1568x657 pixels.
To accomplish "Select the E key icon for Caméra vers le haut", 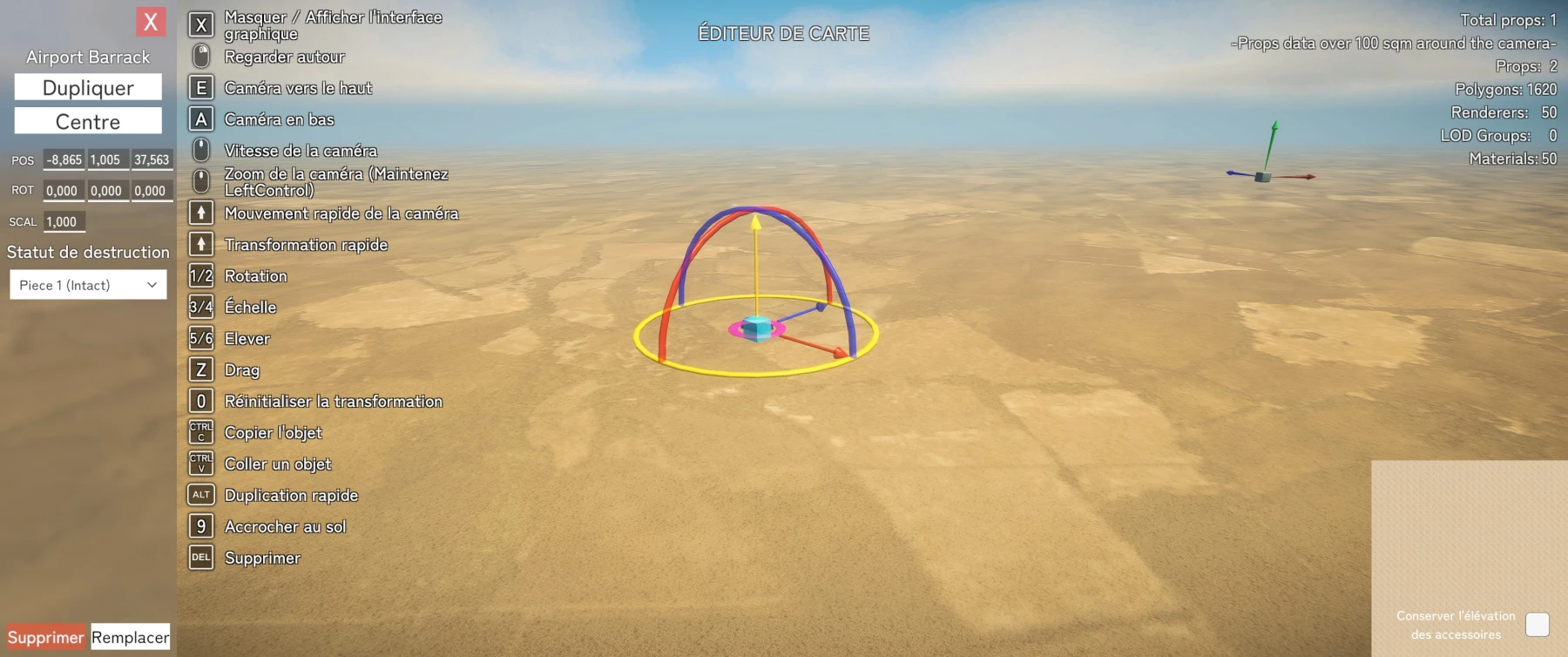I will 200,87.
